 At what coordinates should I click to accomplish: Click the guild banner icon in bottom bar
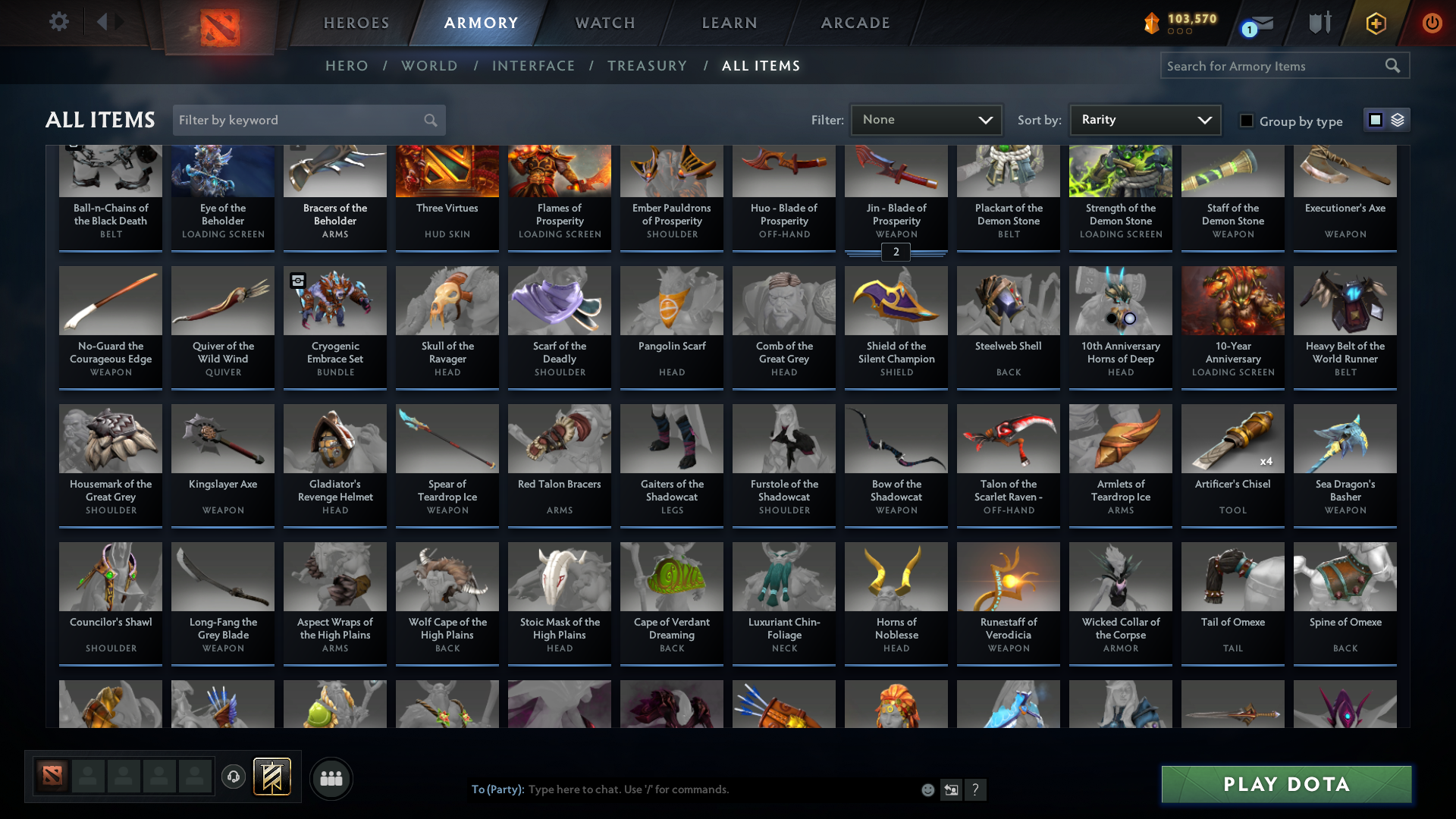(x=273, y=777)
